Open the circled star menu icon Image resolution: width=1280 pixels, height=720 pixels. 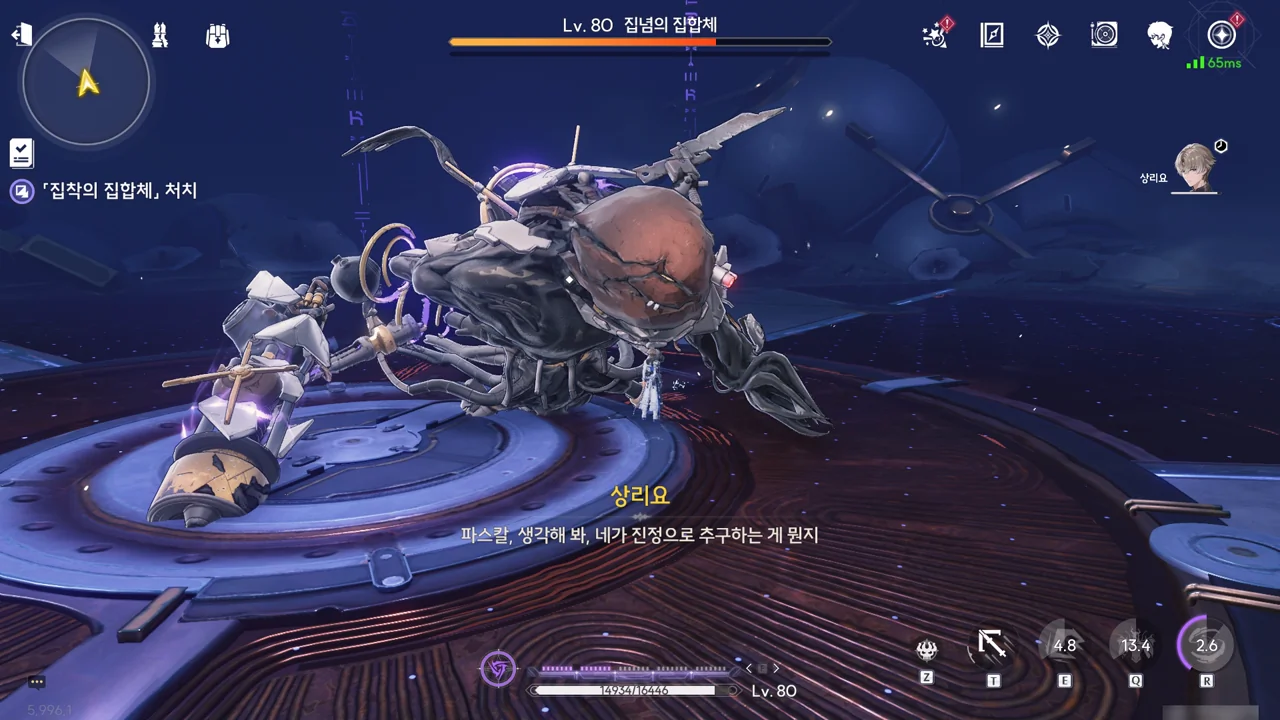click(1221, 36)
